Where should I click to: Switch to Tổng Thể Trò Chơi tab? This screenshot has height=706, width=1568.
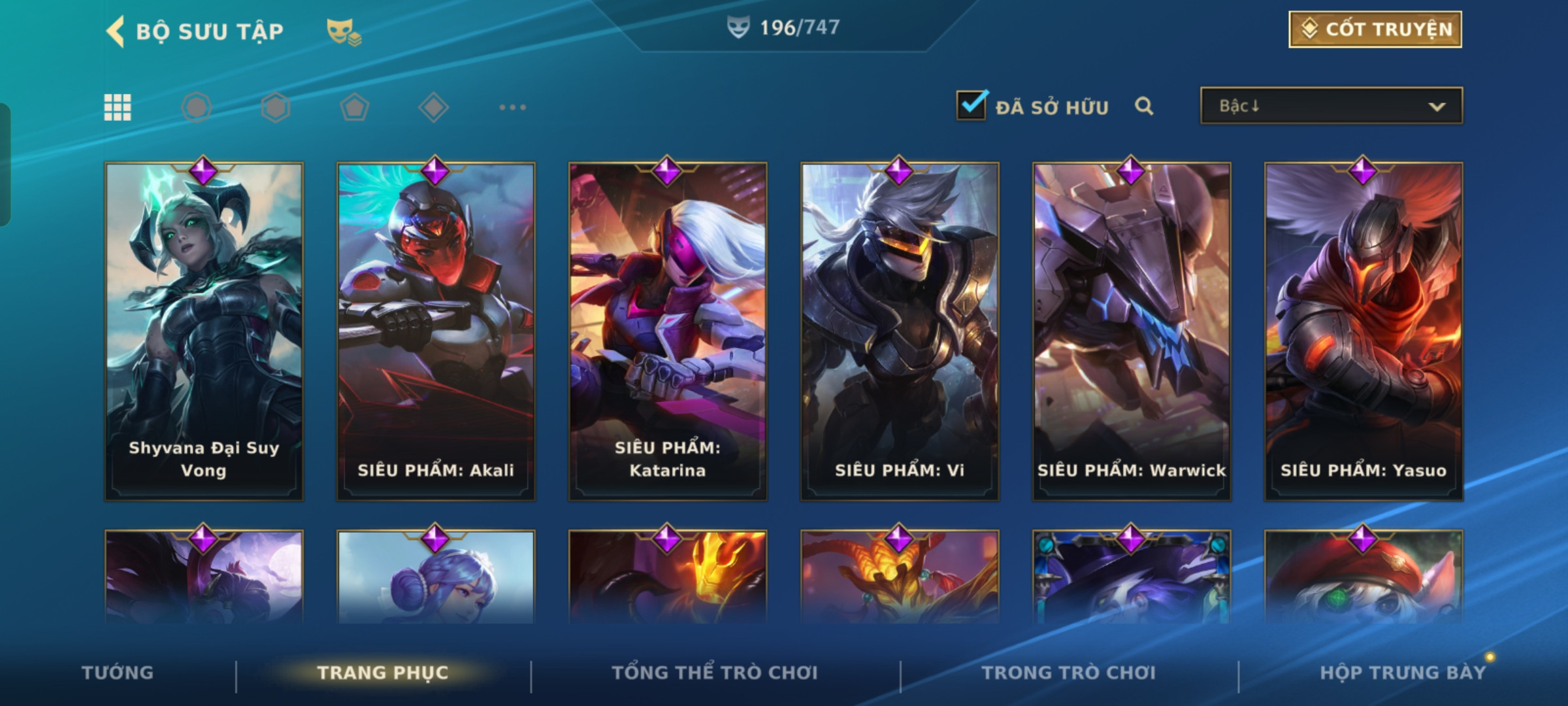(715, 673)
